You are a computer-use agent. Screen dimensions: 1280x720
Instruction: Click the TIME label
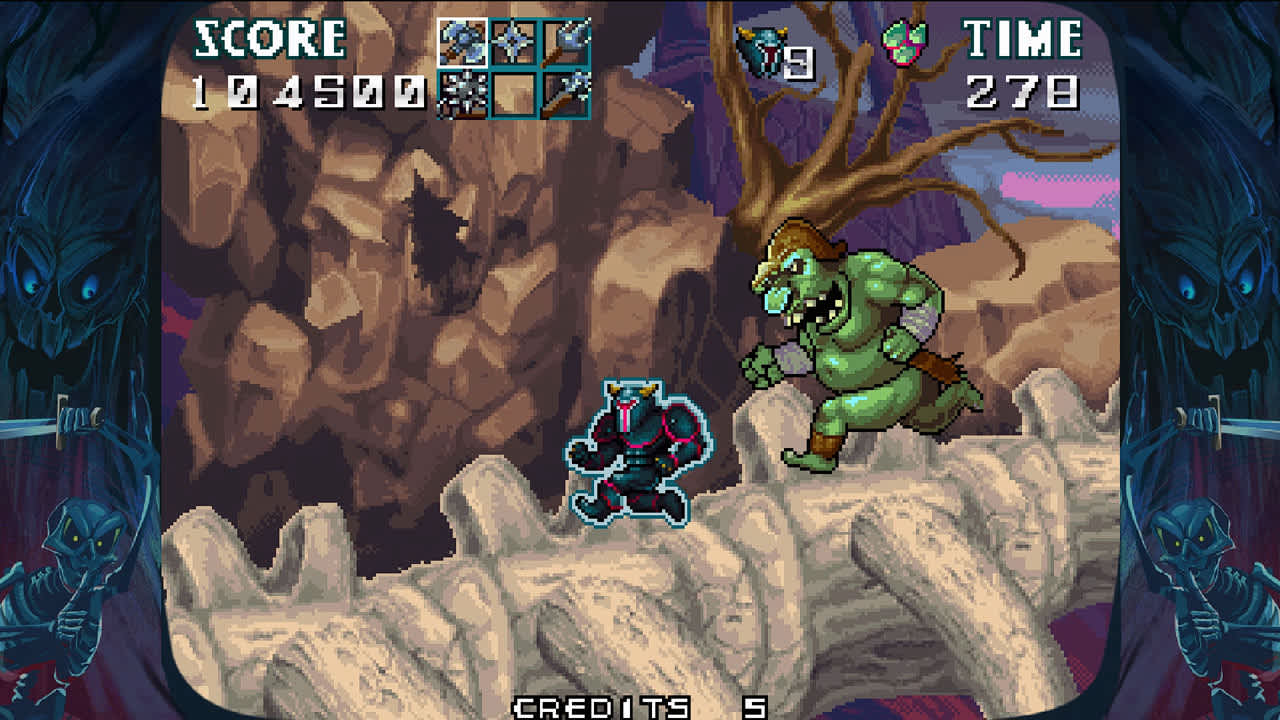(x=1020, y=38)
